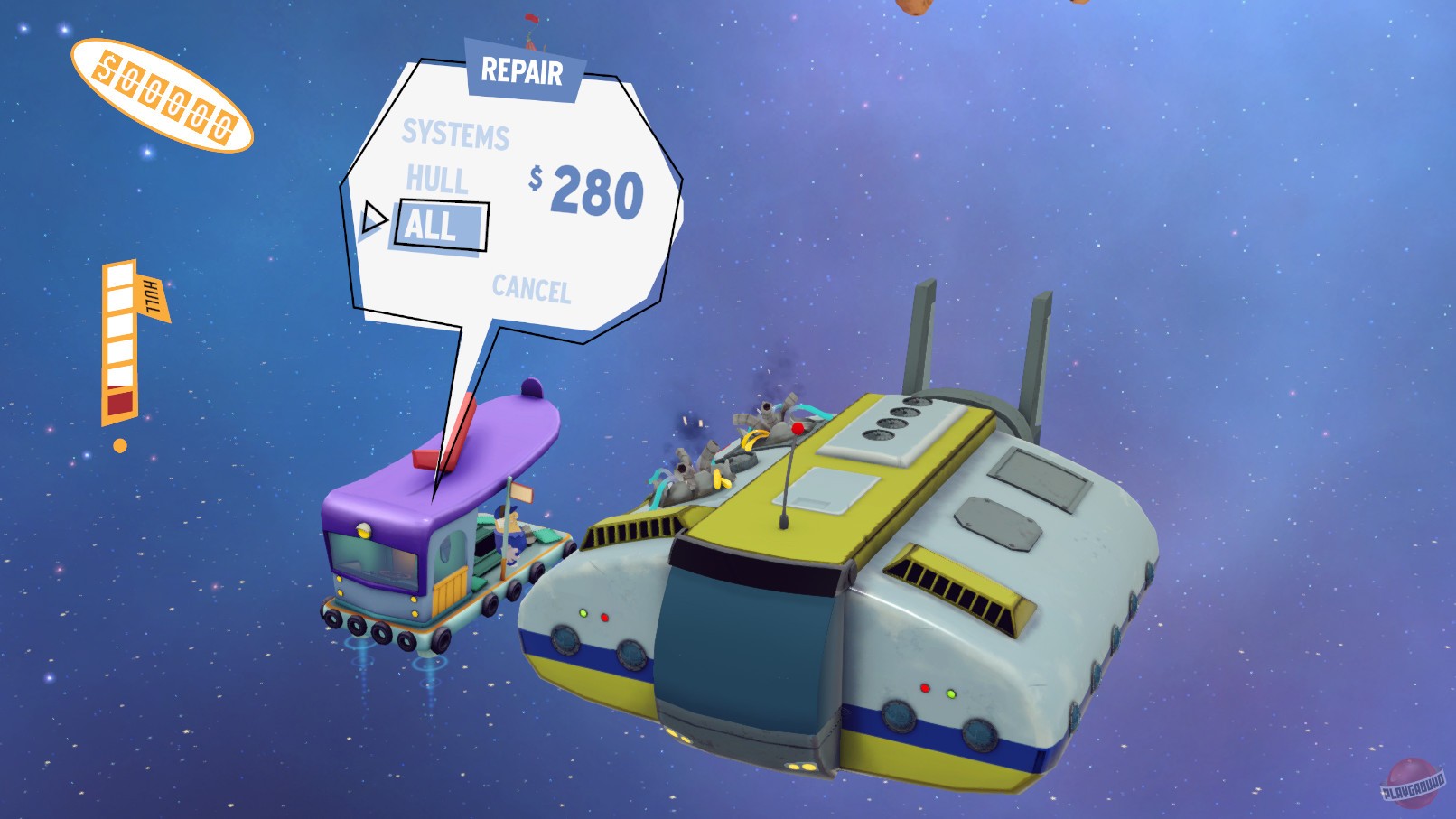Click the red button on the shuttle engine
The height and width of the screenshot is (819, 1456).
798,428
